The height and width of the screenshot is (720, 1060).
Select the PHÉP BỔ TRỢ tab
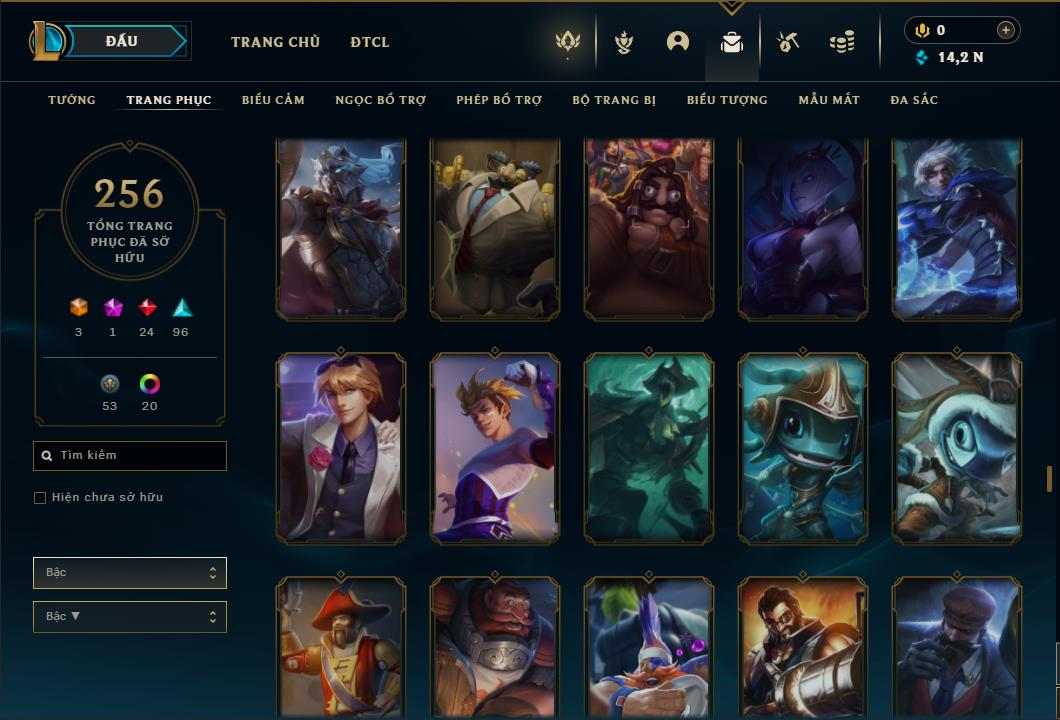(x=499, y=100)
